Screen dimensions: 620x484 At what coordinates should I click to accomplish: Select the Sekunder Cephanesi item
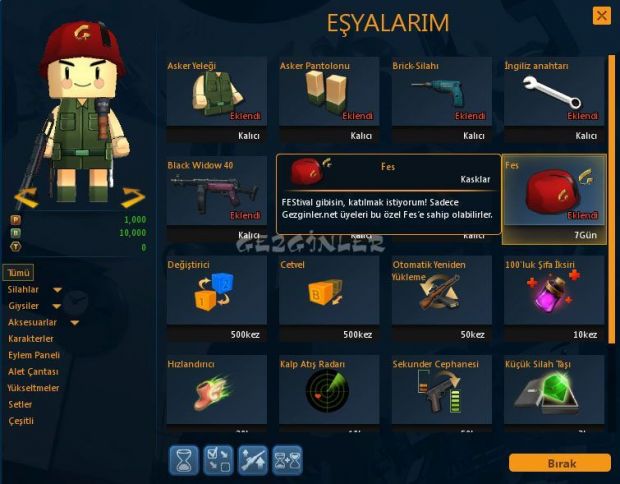(x=441, y=389)
